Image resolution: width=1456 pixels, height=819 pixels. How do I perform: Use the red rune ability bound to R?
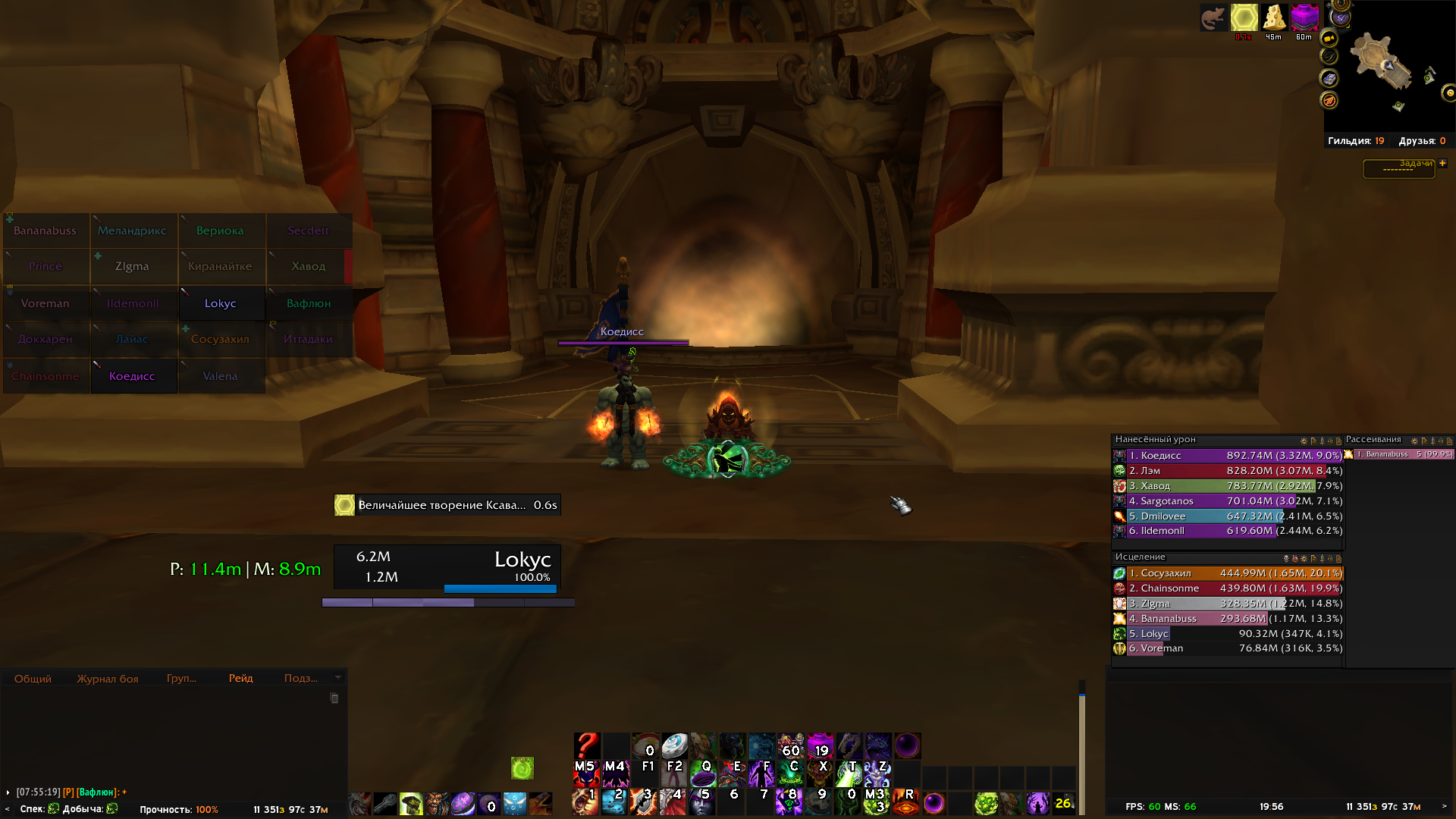pos(906,800)
